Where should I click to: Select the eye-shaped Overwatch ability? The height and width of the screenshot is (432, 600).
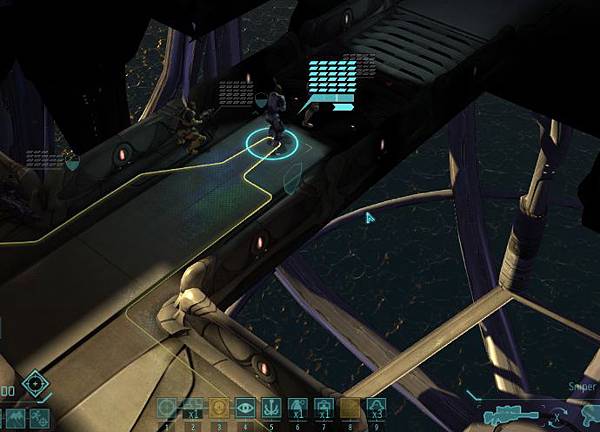245,409
